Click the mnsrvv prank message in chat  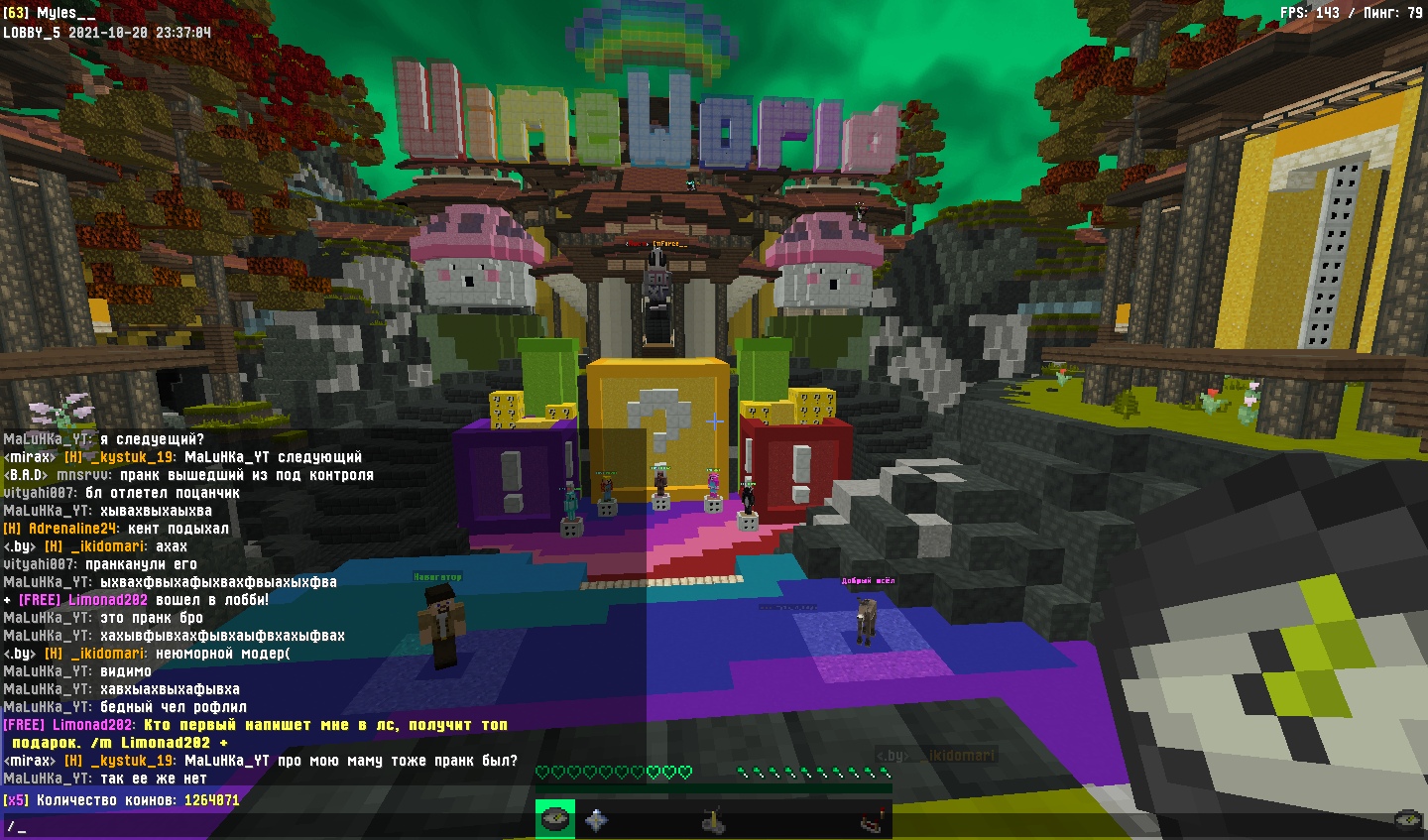point(188,475)
